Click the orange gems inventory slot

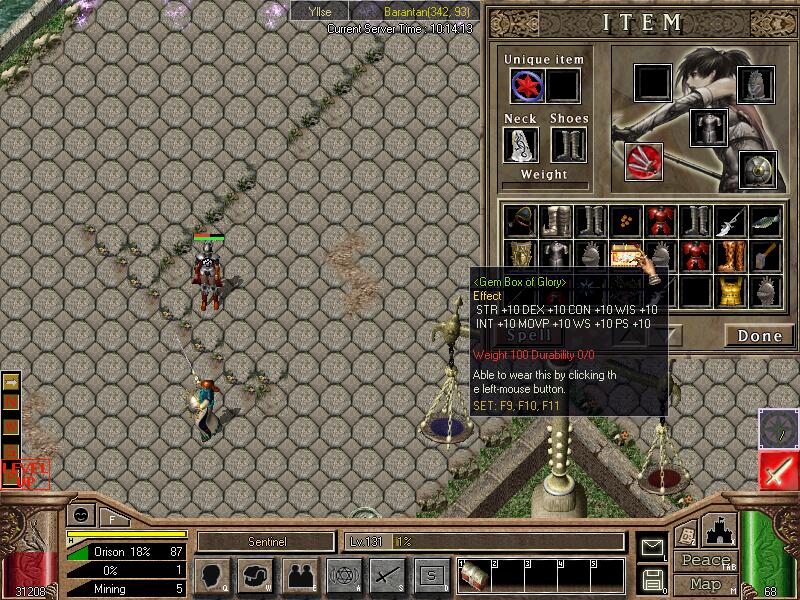(x=626, y=221)
